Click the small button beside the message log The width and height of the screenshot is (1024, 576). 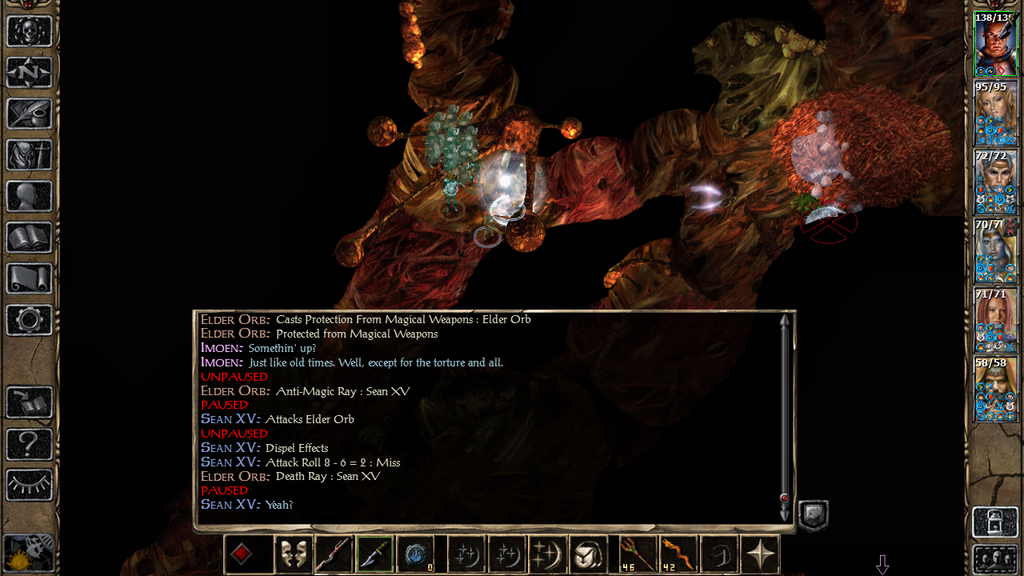tap(813, 516)
